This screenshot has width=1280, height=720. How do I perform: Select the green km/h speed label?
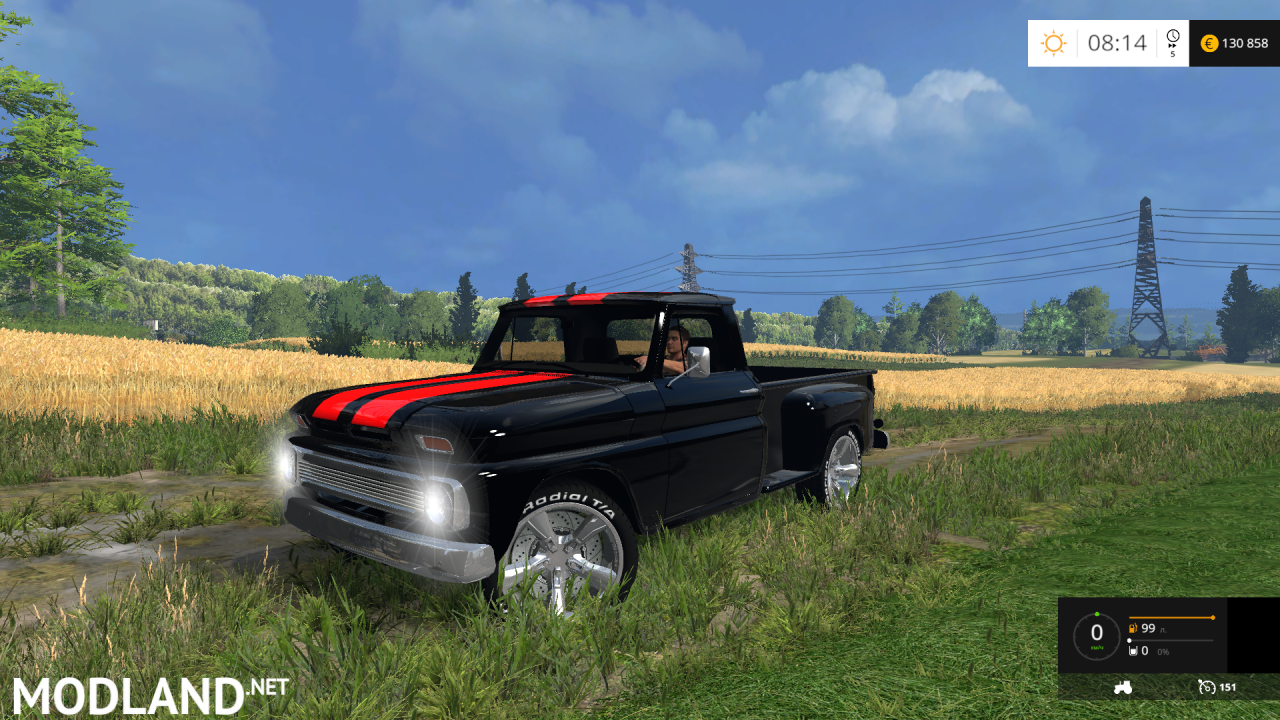tap(1097, 647)
